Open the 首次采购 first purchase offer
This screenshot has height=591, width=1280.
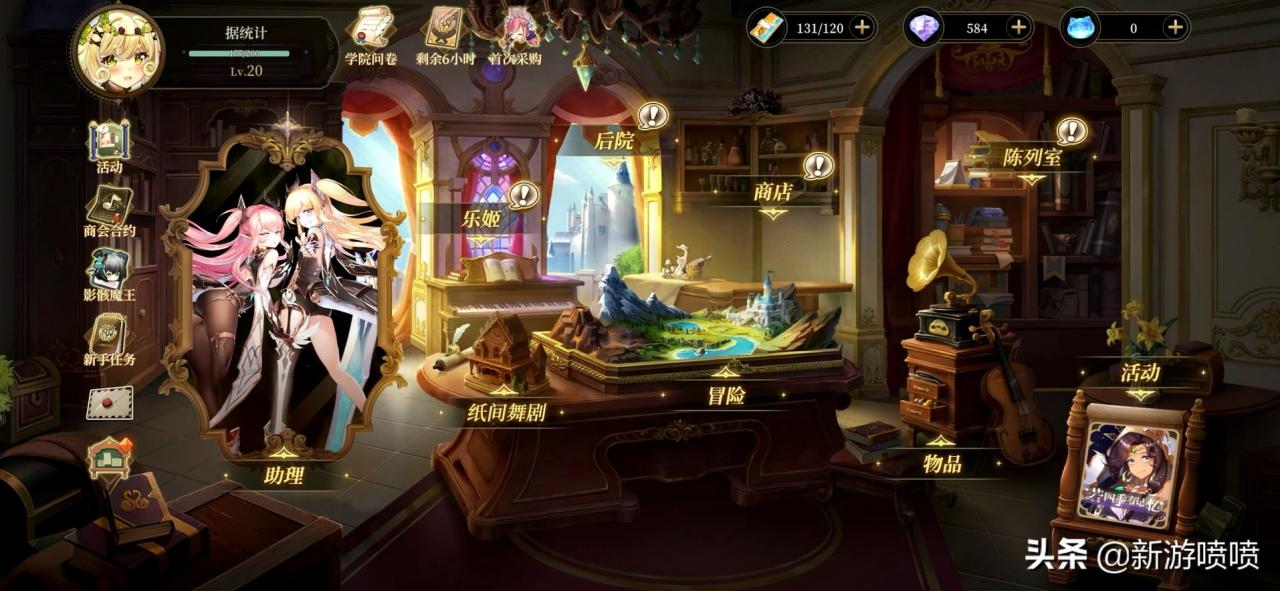click(516, 35)
